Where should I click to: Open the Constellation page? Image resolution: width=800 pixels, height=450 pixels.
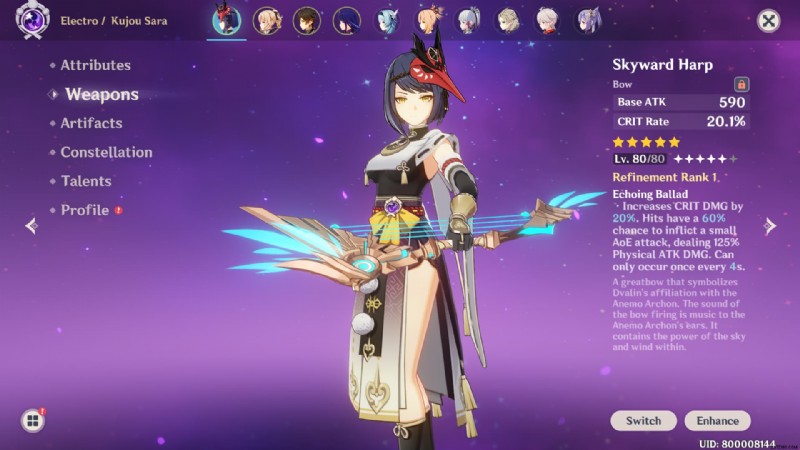[x=106, y=152]
